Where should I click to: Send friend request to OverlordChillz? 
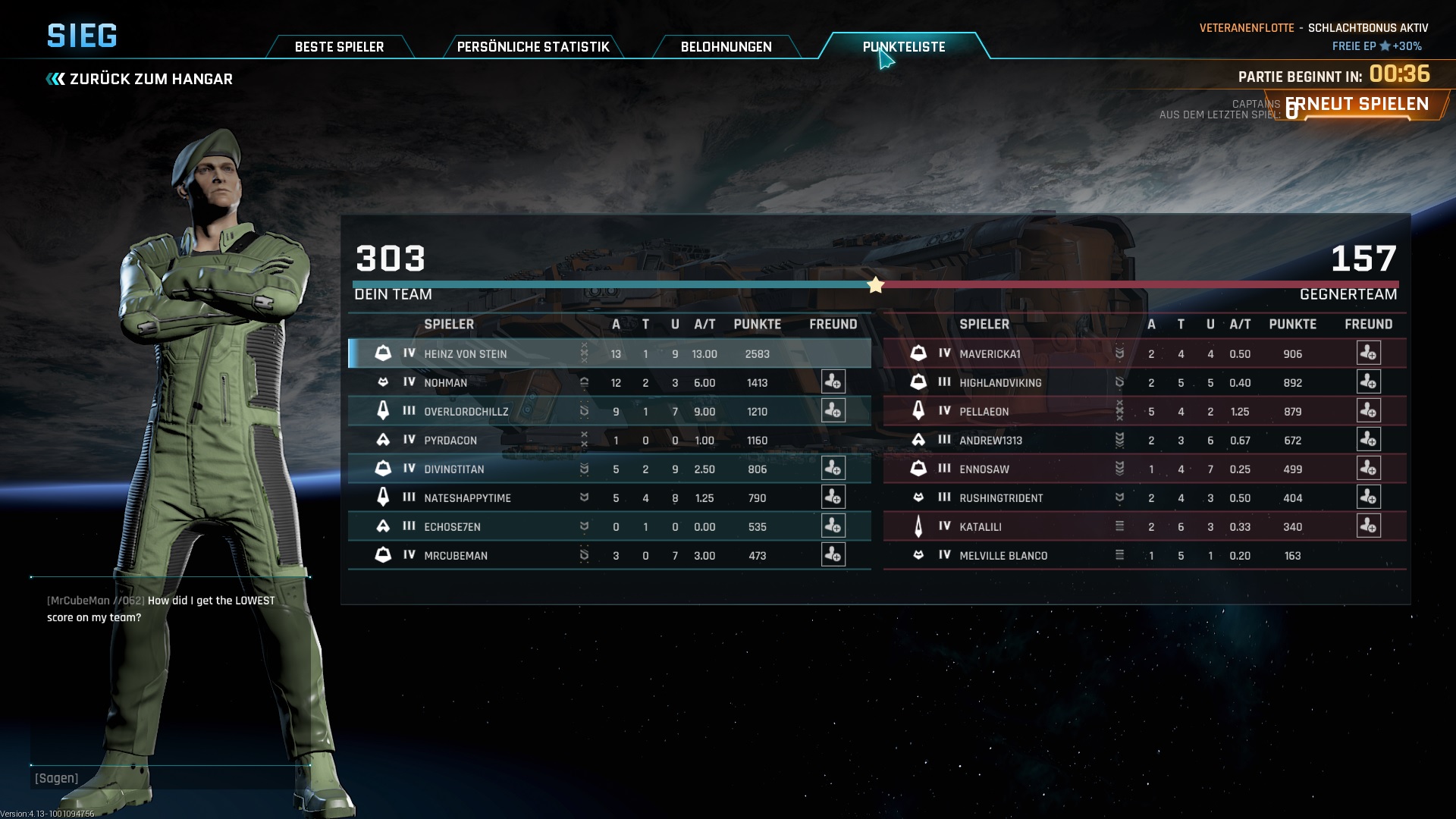tap(833, 411)
